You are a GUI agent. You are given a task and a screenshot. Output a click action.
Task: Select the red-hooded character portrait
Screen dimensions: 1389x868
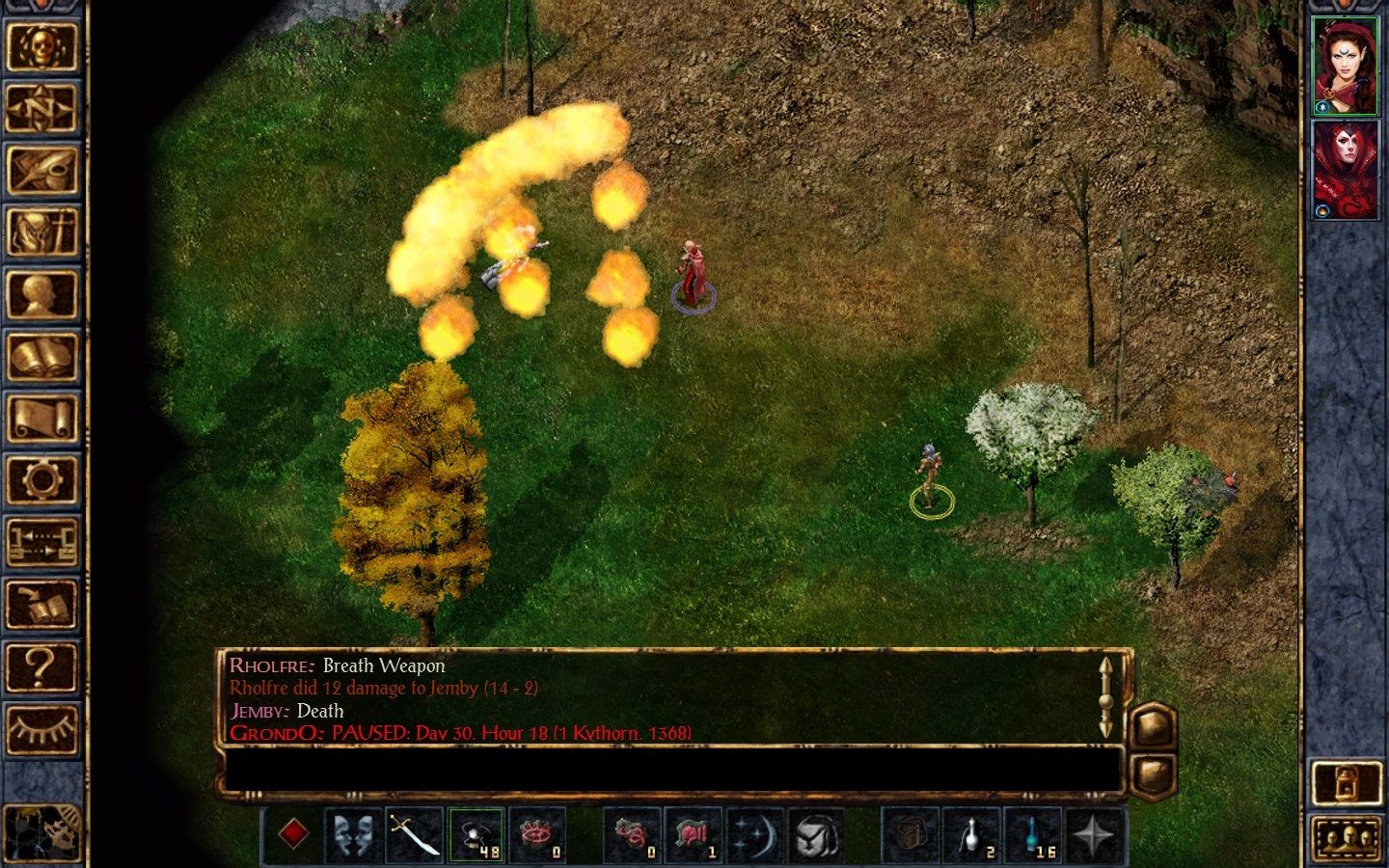tap(1346, 170)
